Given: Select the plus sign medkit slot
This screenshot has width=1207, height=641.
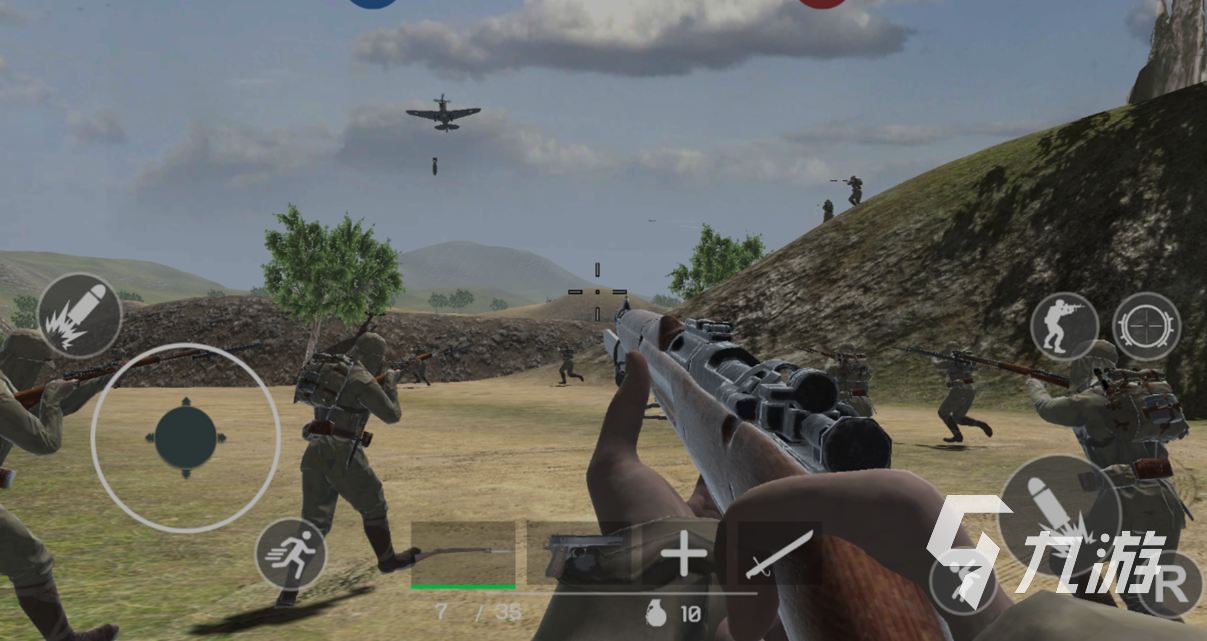Looking at the screenshot, I should 685,554.
